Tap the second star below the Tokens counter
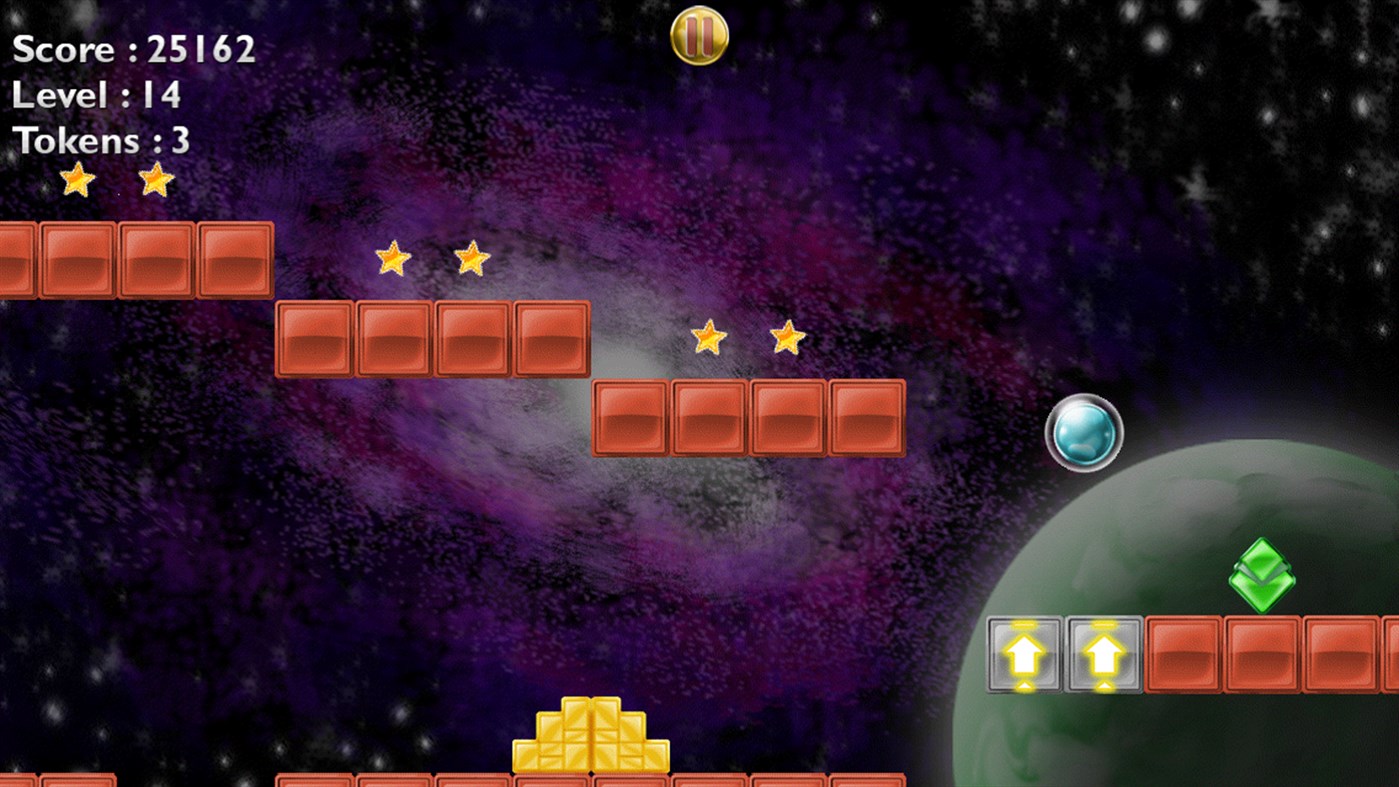 [156, 180]
